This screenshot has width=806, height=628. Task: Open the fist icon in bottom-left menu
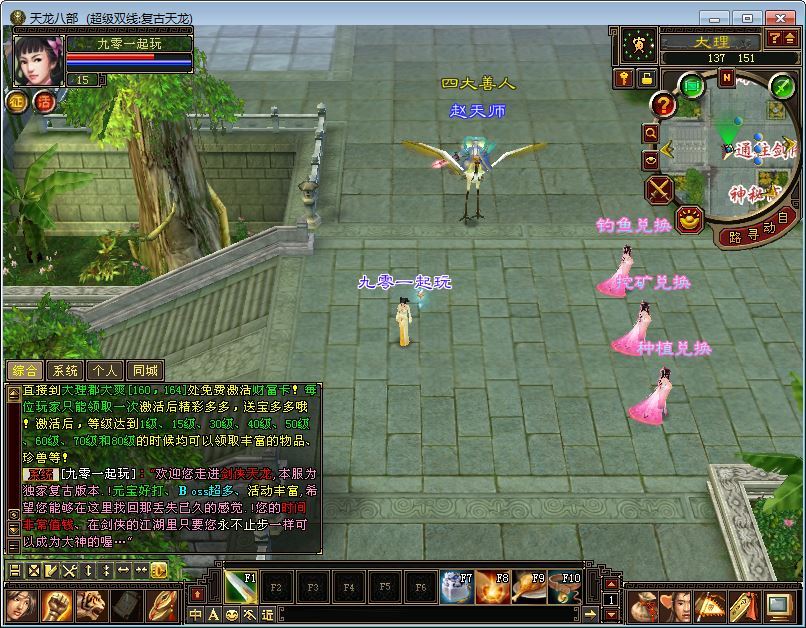point(55,605)
